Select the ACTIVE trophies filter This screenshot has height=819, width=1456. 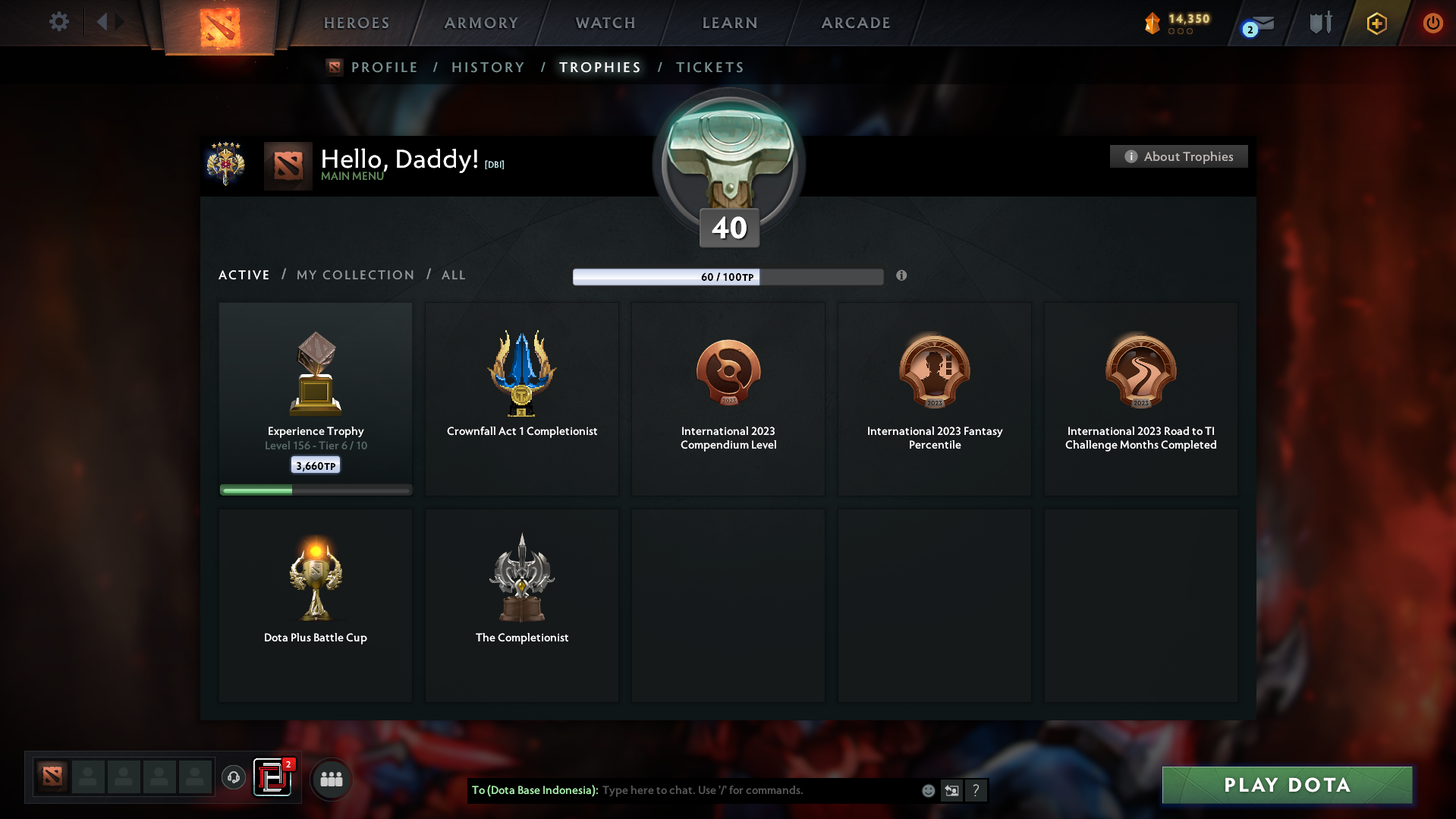pyautogui.click(x=244, y=275)
